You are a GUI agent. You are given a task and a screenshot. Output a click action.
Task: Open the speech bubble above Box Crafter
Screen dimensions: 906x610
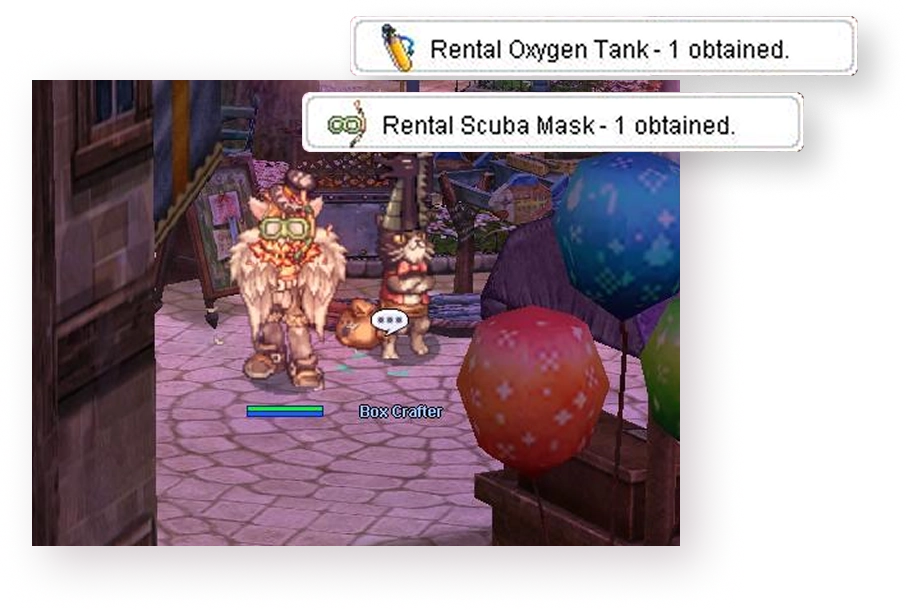[x=388, y=321]
